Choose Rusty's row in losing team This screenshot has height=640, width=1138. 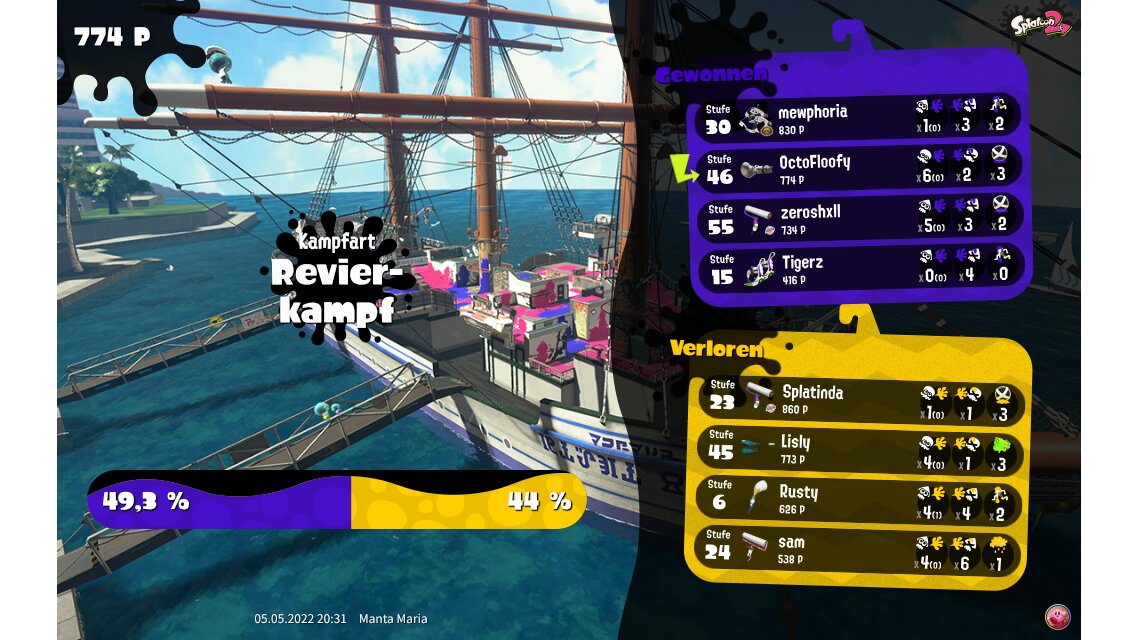pyautogui.click(x=858, y=498)
